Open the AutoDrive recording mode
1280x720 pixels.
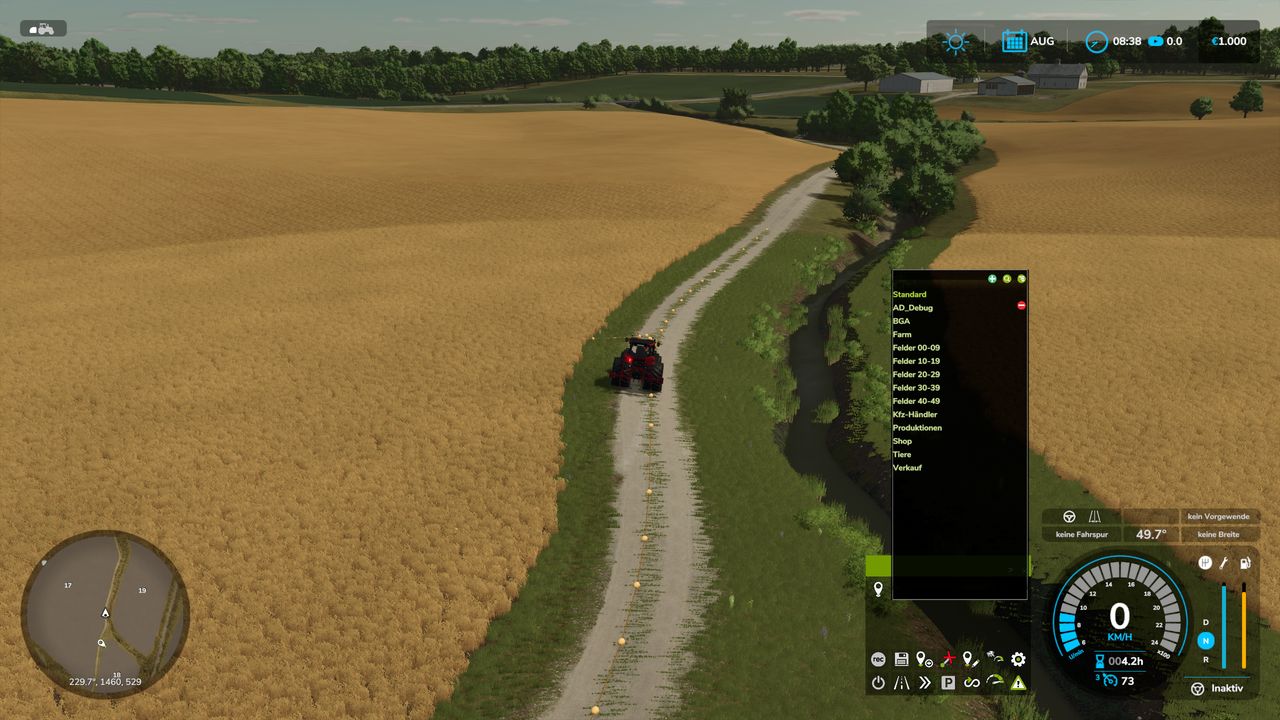tap(880, 660)
